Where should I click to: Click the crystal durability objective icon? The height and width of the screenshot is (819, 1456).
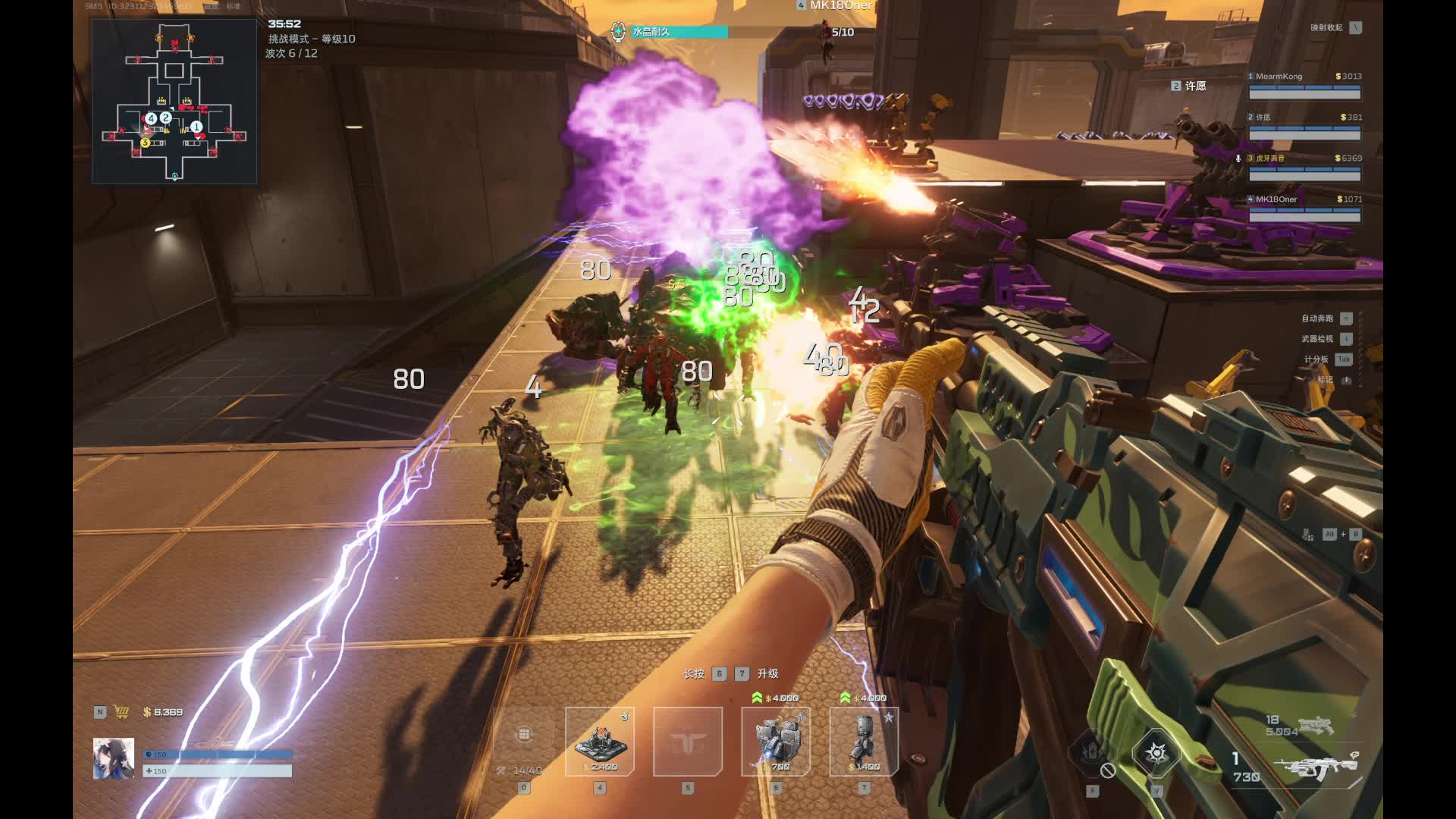pyautogui.click(x=619, y=32)
